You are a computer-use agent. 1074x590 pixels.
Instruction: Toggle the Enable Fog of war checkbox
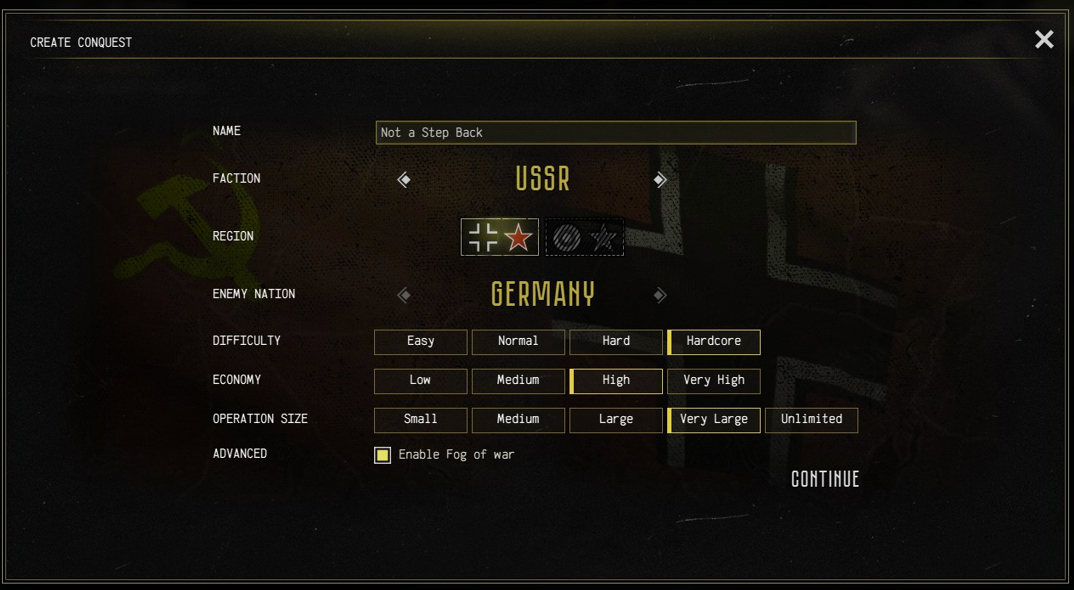tap(382, 455)
